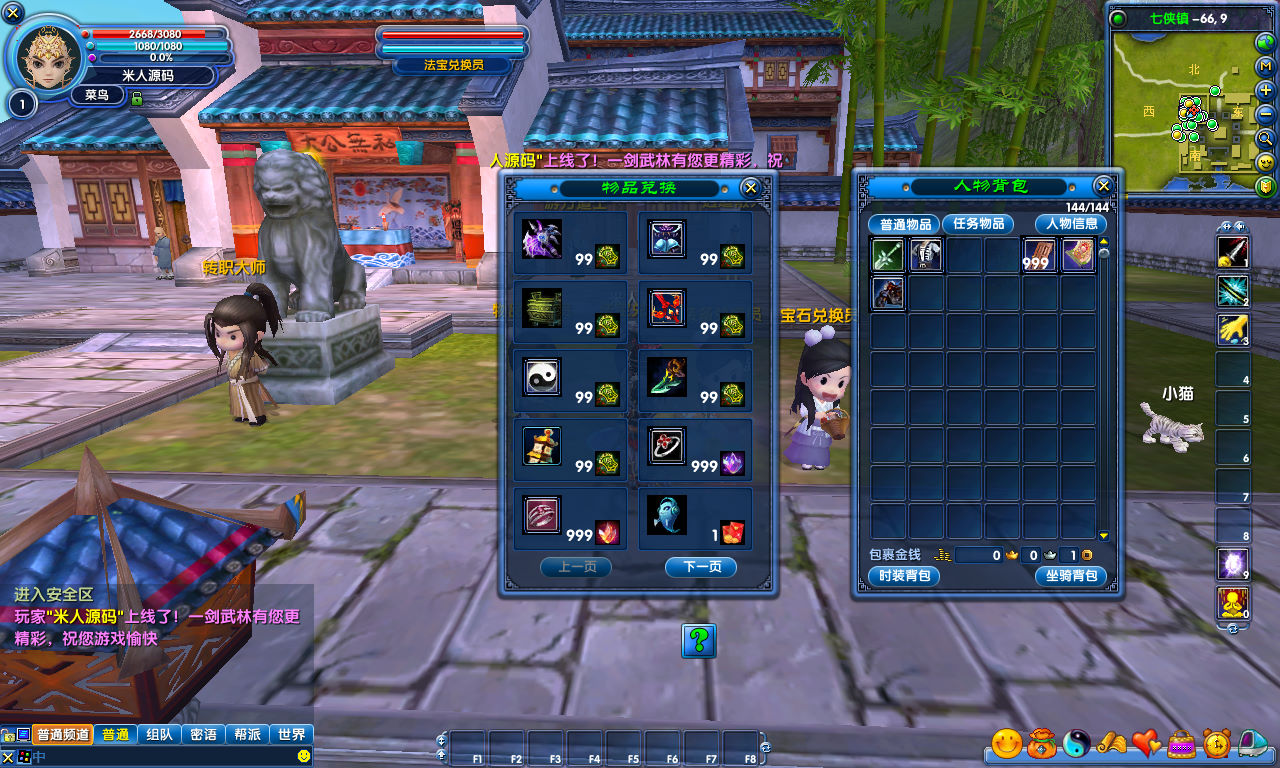Image resolution: width=1280 pixels, height=768 pixels.
Task: Select the yin-yang item in exchange list
Action: 542,377
